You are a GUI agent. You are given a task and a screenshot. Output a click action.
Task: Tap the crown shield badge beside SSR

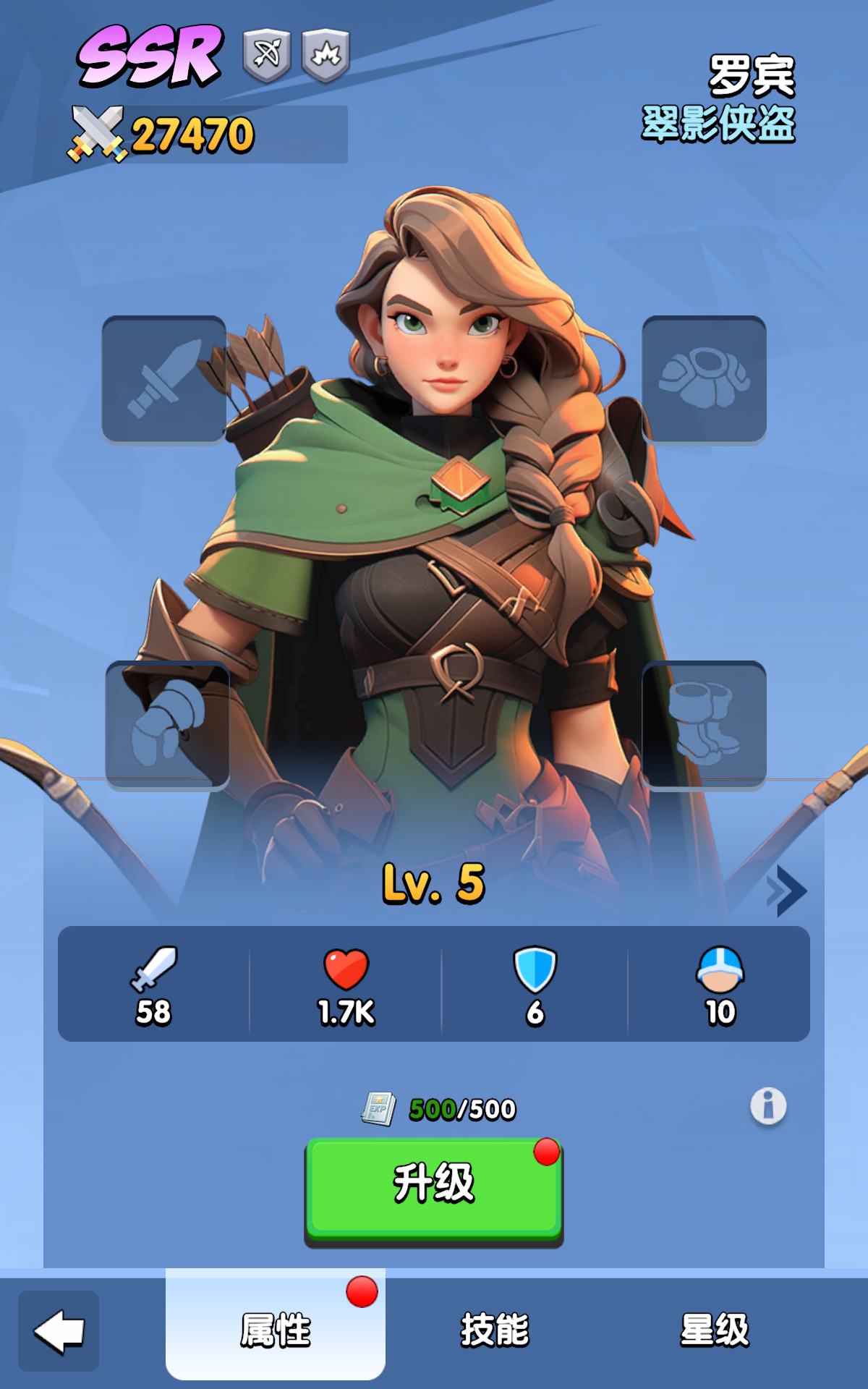325,55
